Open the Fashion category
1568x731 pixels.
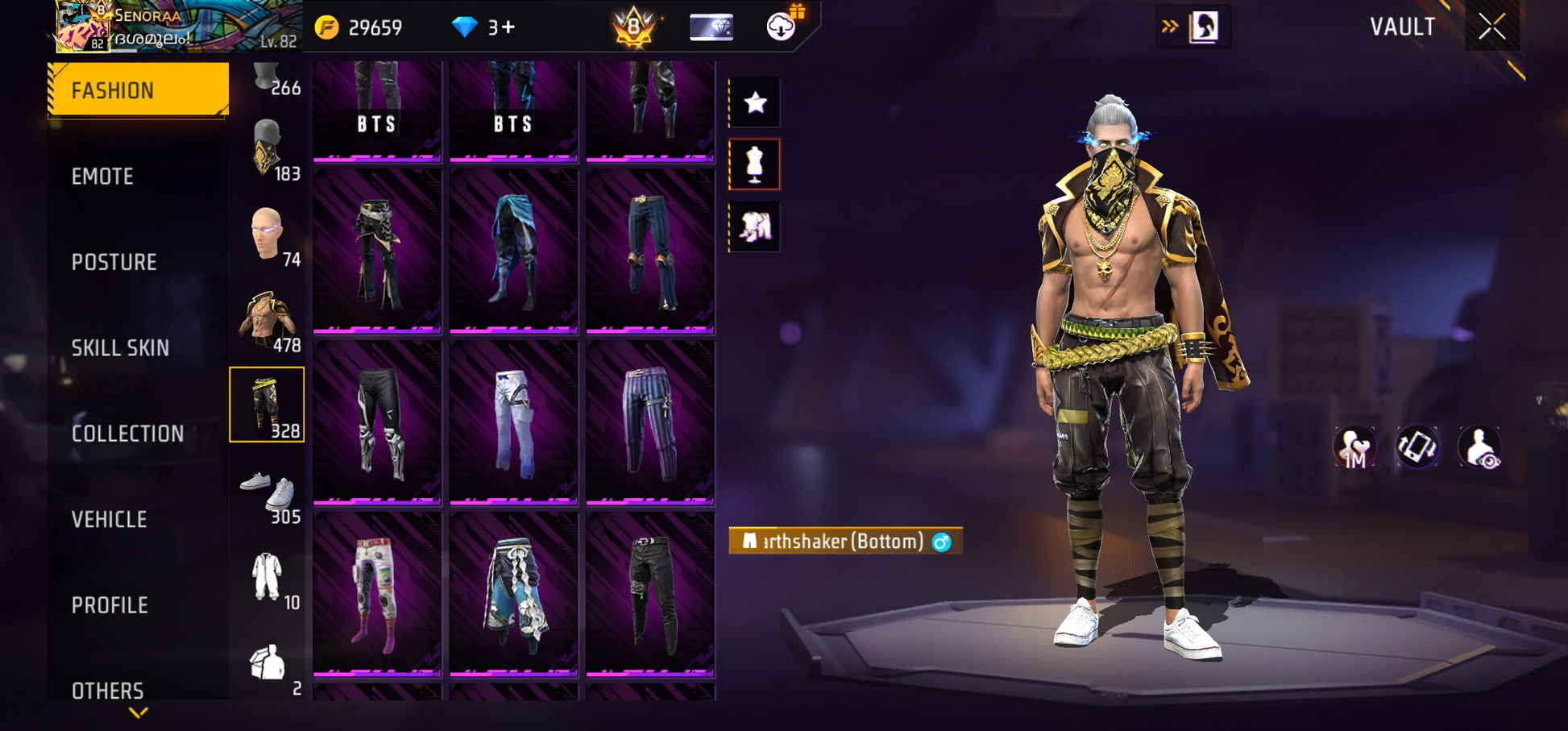[138, 89]
